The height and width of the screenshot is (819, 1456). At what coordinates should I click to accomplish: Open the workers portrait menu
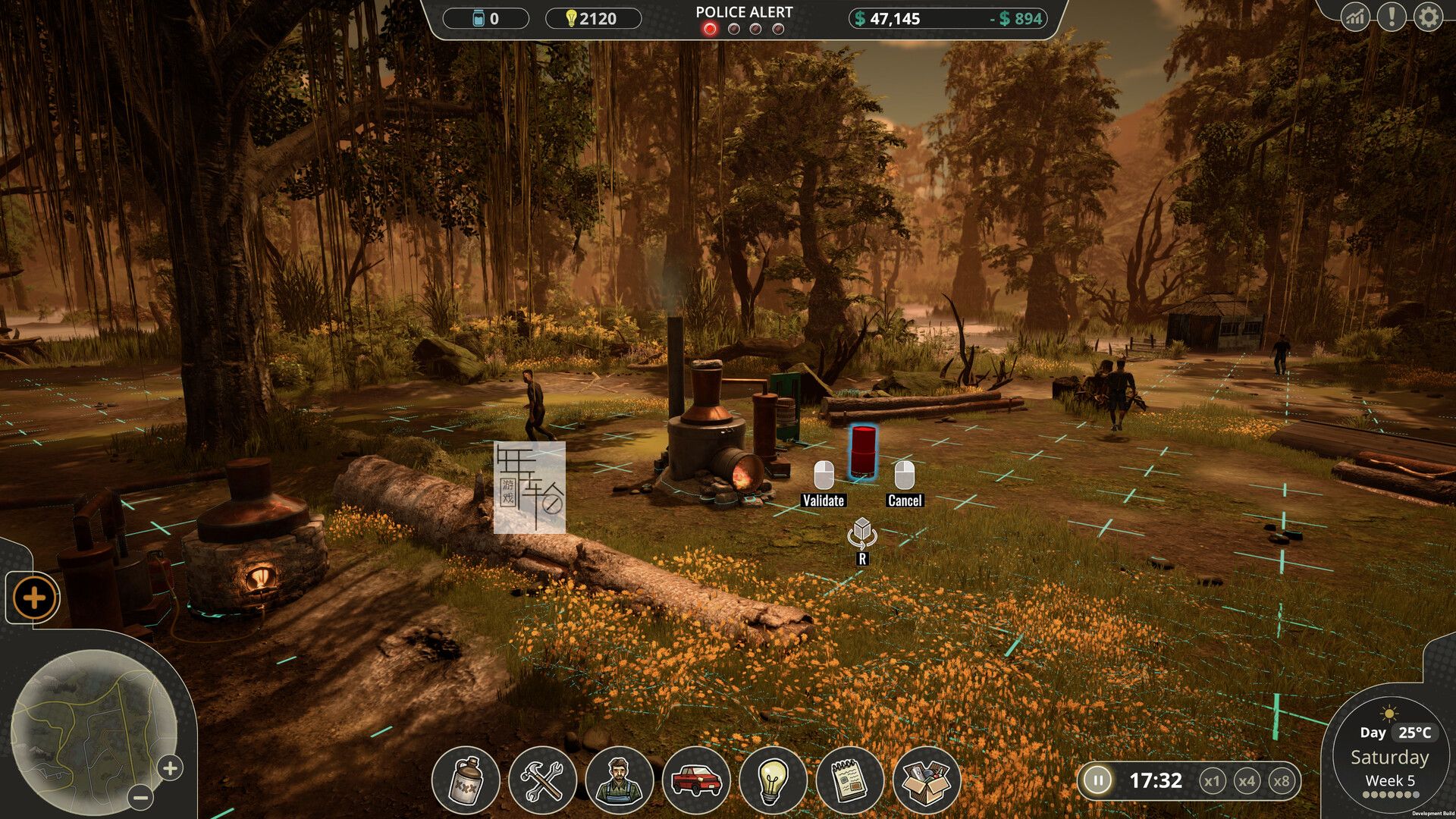[x=620, y=780]
